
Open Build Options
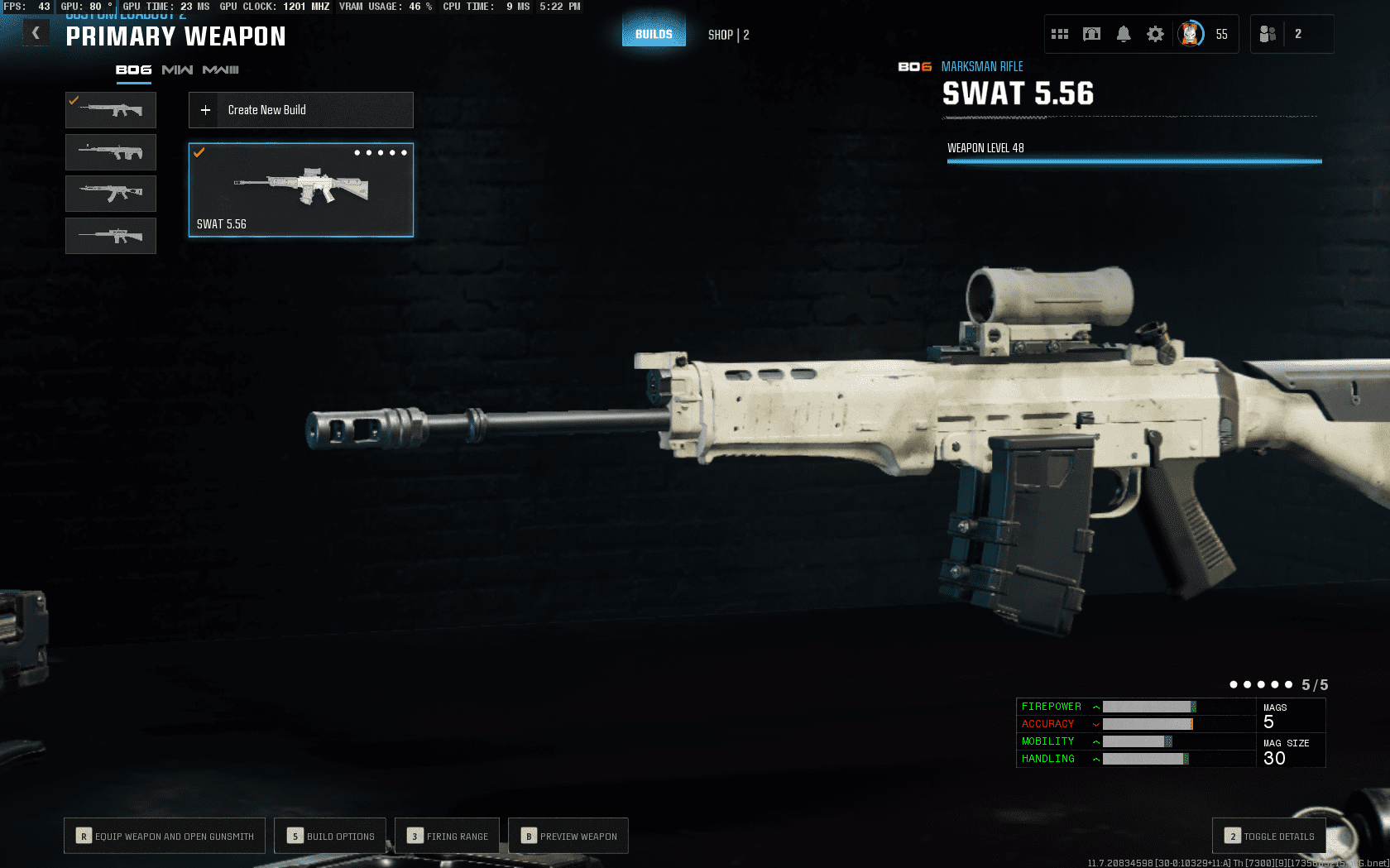[331, 836]
